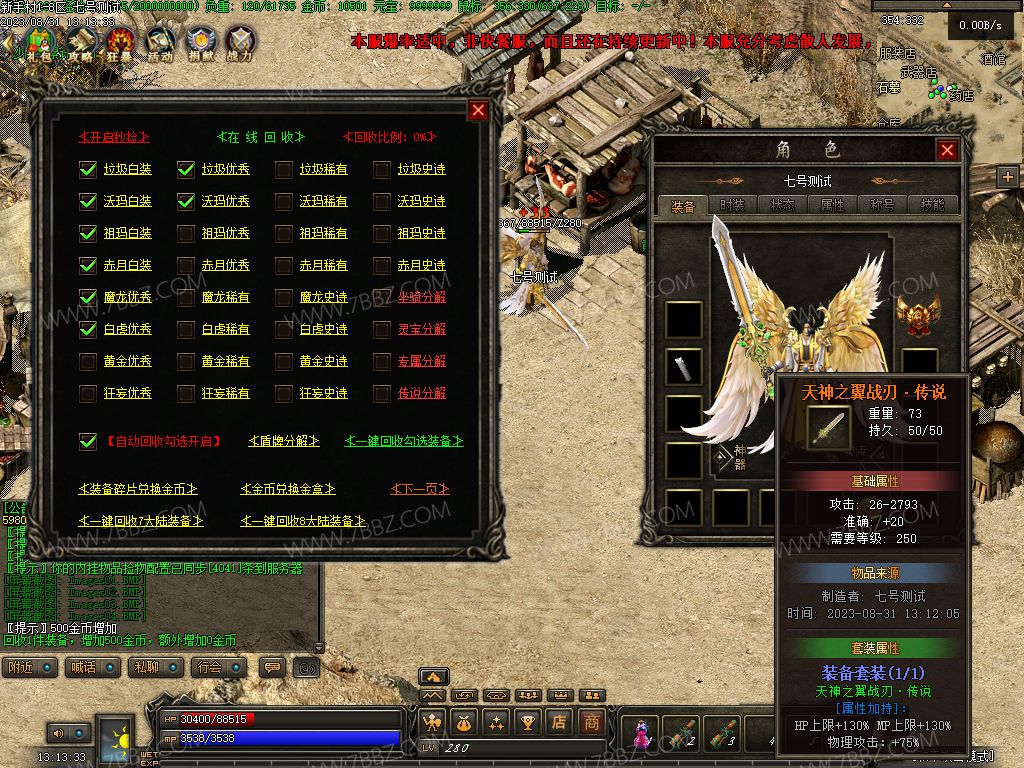The height and width of the screenshot is (768, 1024).
Task: Uncheck the 垃圾白装 recycle checkbox
Action: point(88,170)
